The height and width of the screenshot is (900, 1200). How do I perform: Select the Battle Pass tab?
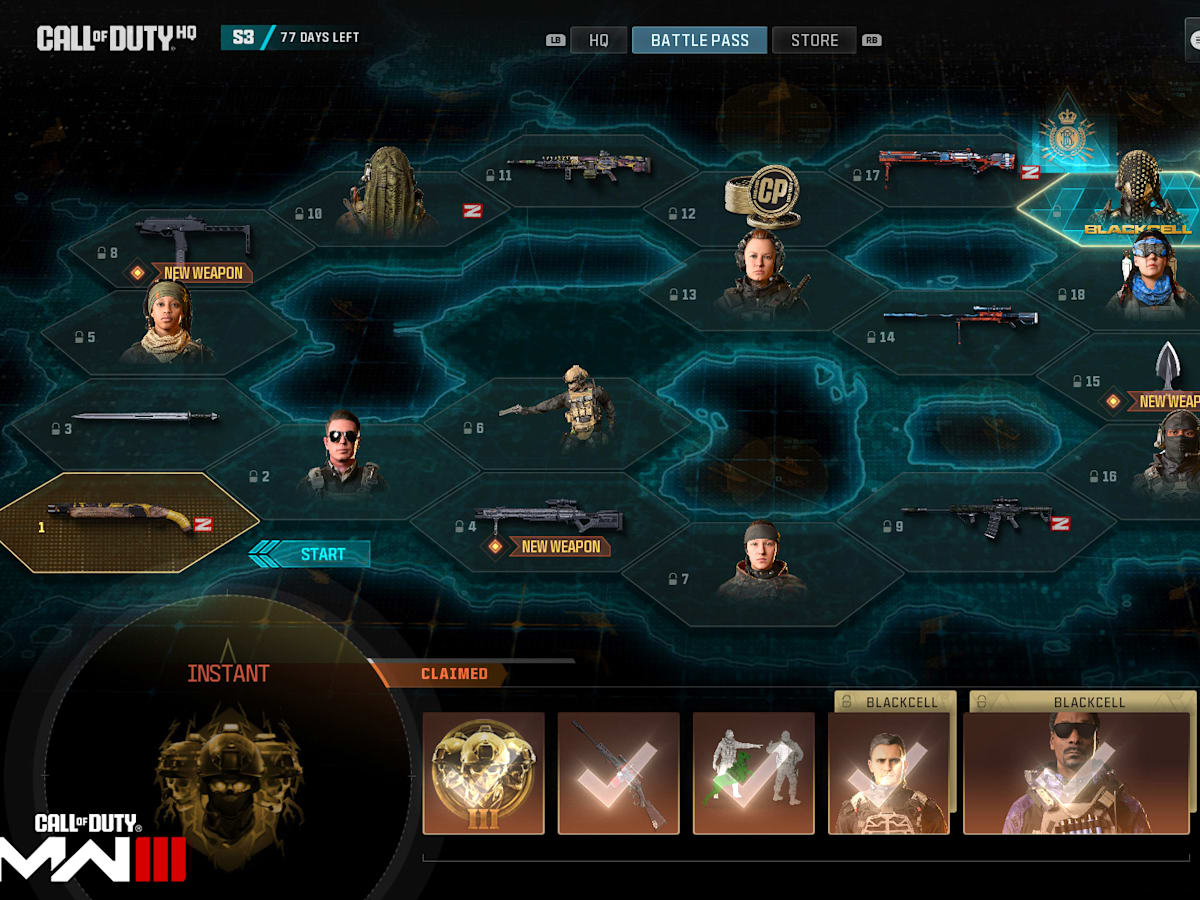pos(699,40)
